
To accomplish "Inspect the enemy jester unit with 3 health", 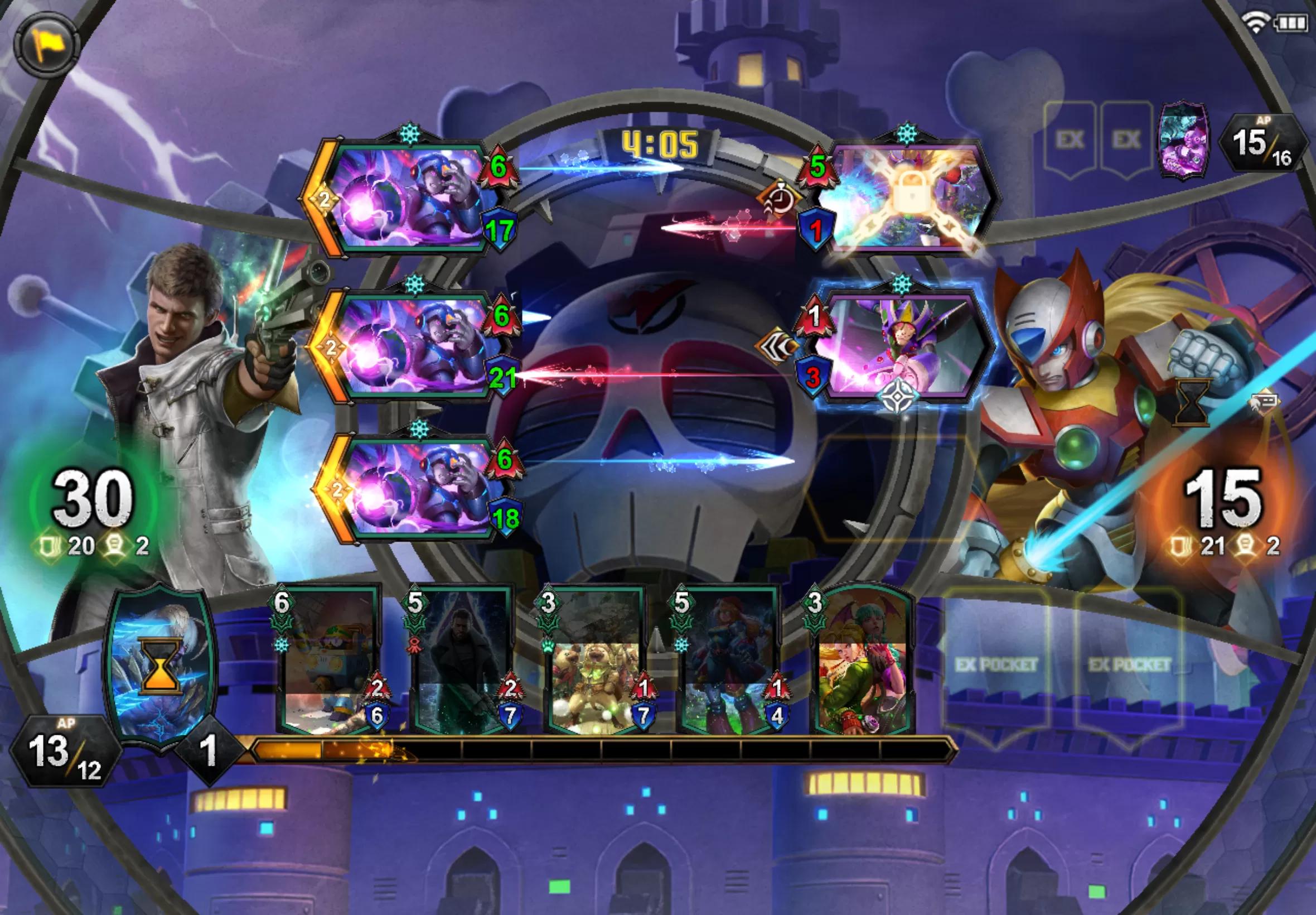I will 902,347.
